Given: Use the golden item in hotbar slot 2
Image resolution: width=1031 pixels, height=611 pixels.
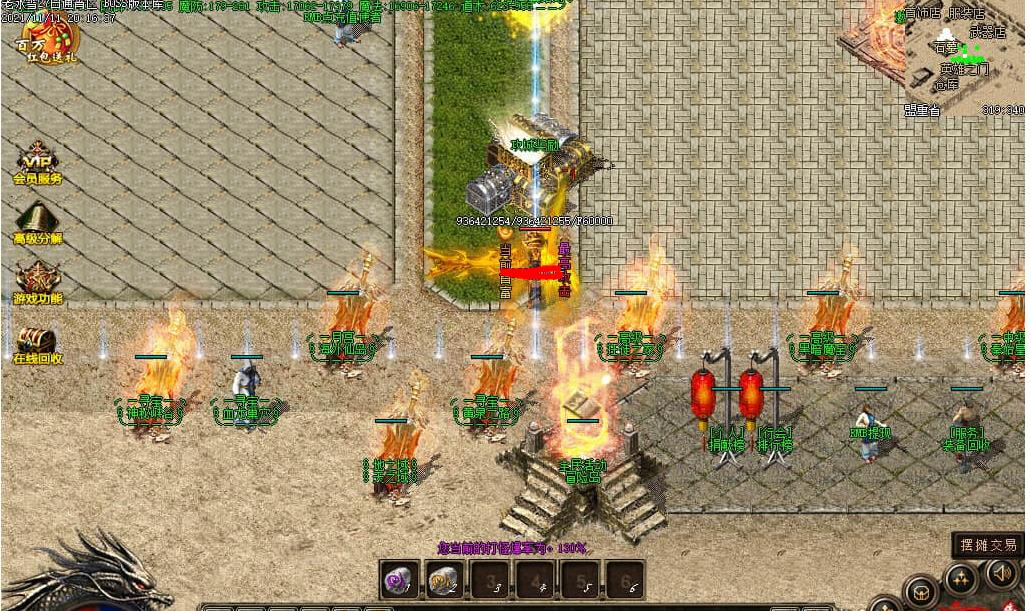Looking at the screenshot, I should tap(442, 579).
